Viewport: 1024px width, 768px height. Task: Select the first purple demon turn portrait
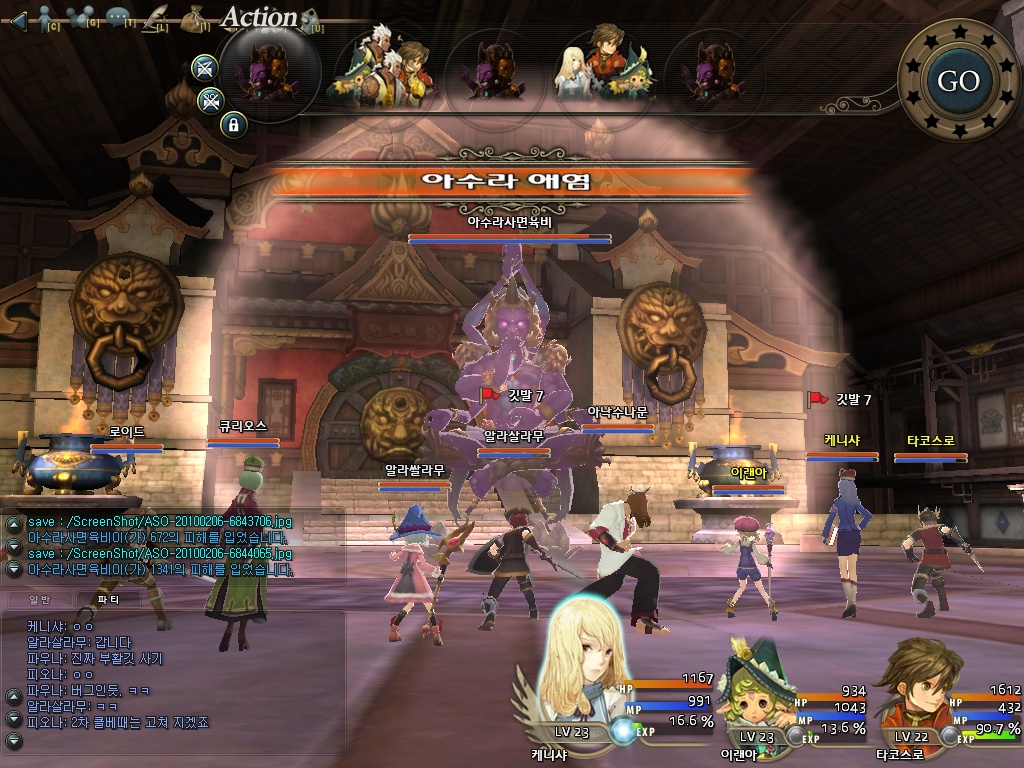click(268, 74)
